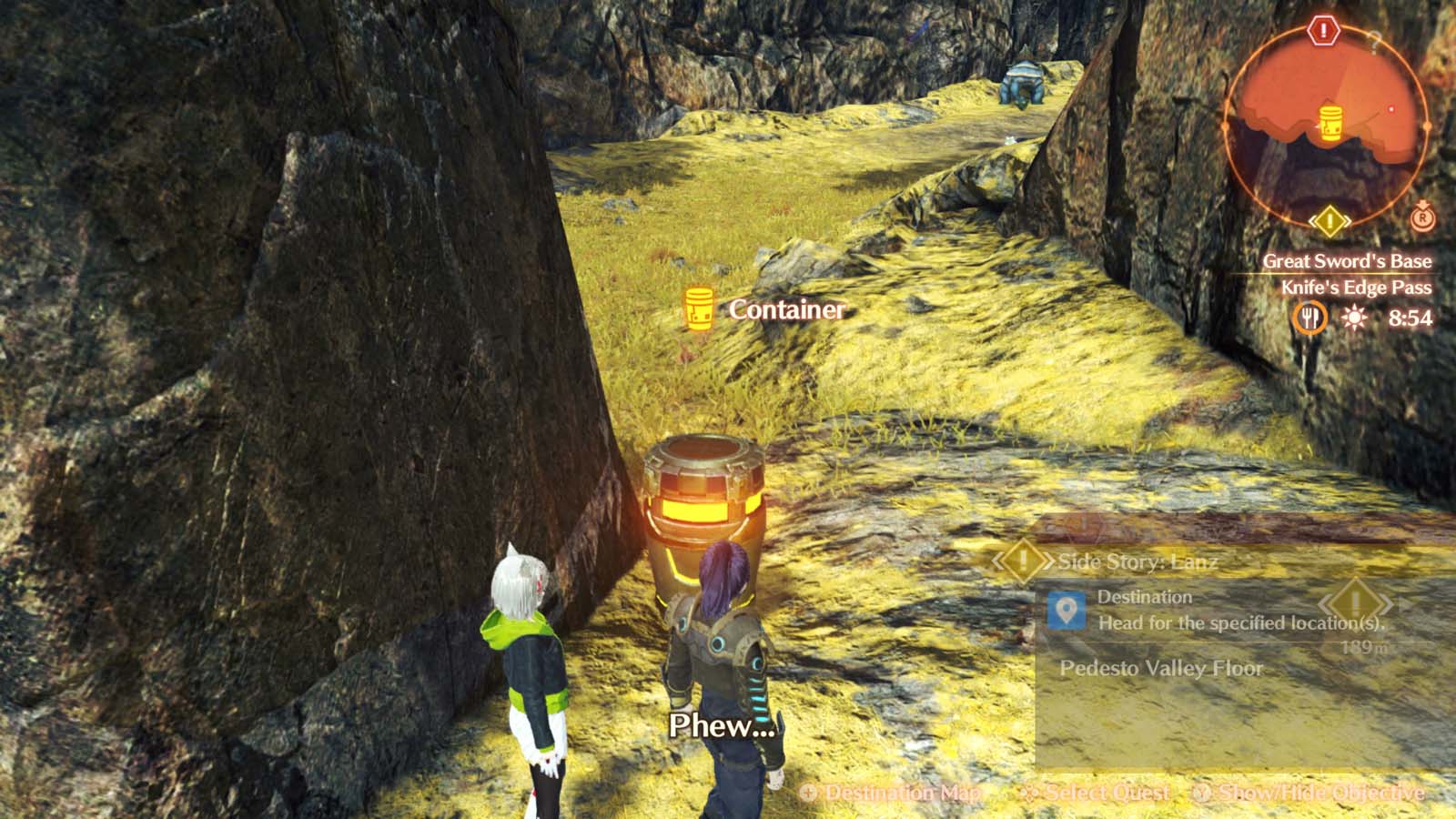Click the 8:54 in-game clock display

tap(1411, 317)
